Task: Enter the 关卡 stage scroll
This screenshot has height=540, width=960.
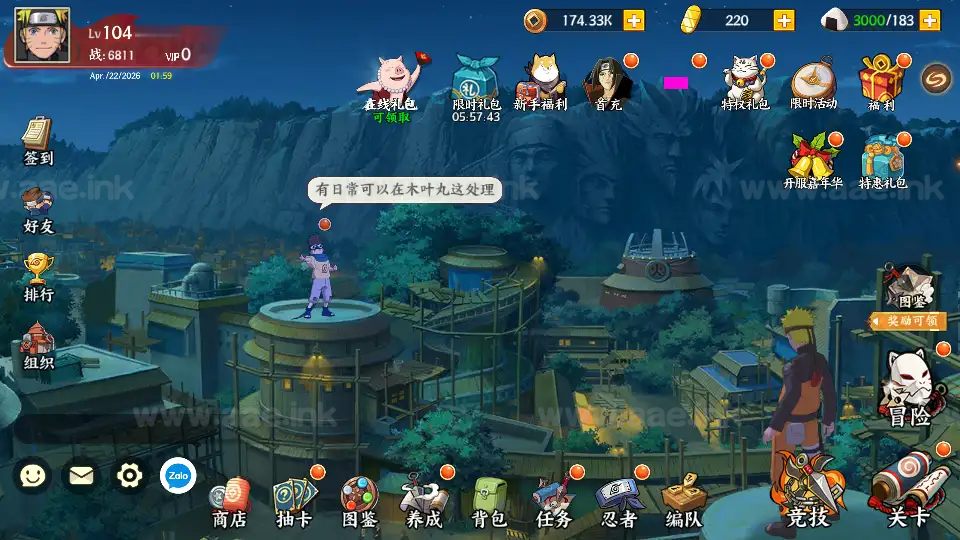Action: coord(908,493)
